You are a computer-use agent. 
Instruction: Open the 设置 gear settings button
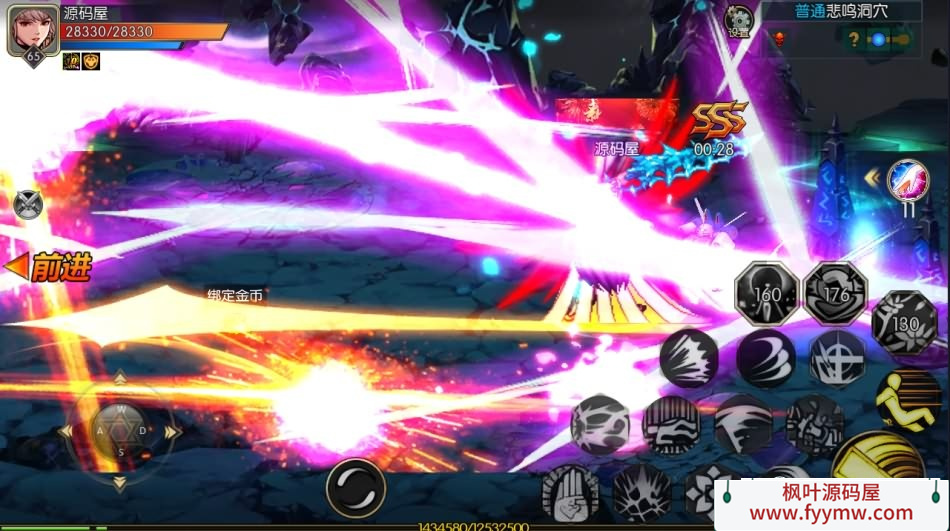point(738,20)
